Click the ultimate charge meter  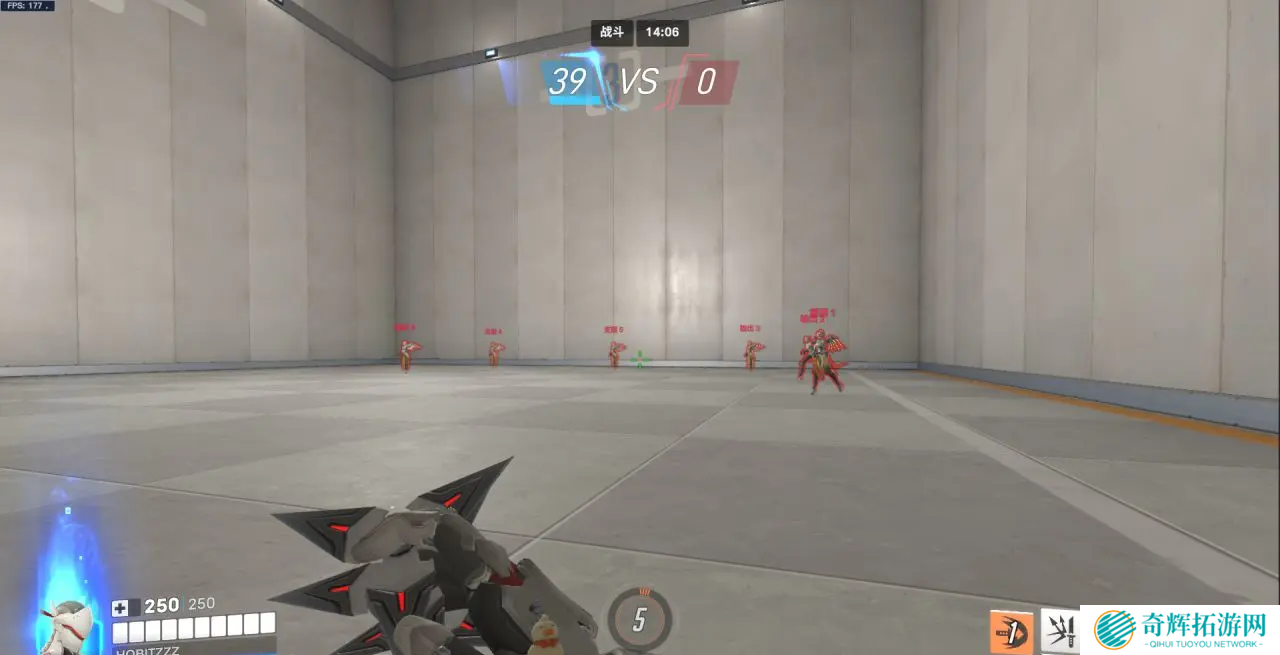point(639,619)
